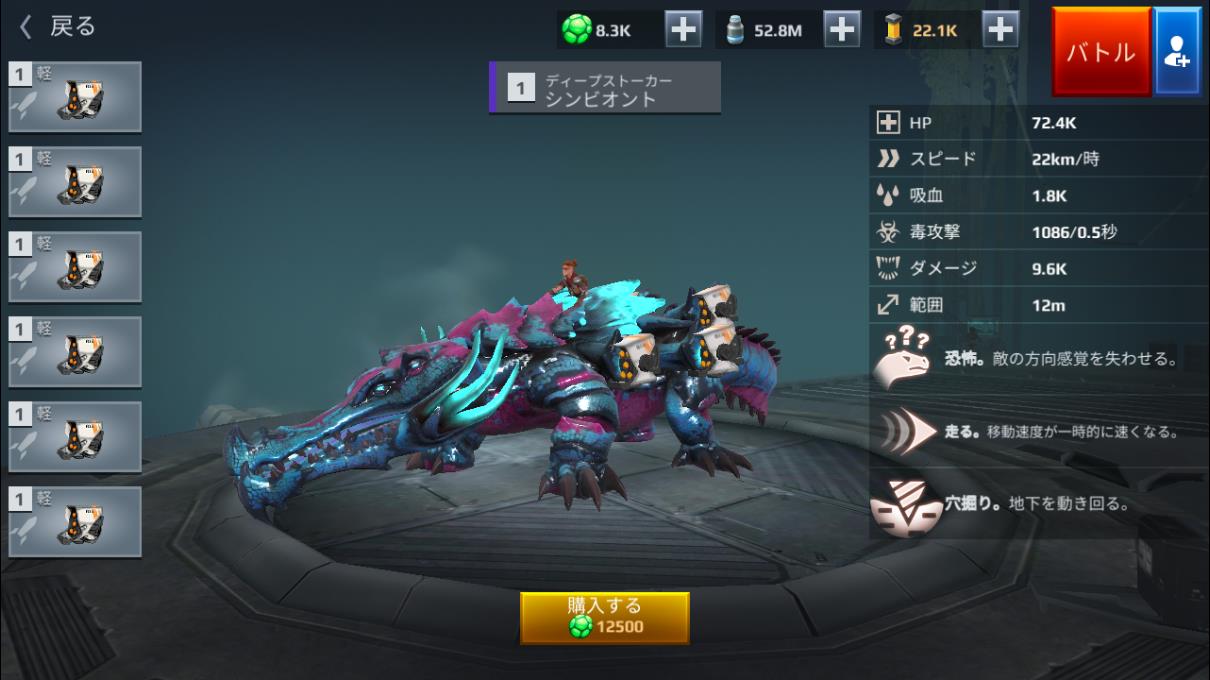Screen dimensions: 1210x680
Task: Purchase the dinosaur for 12500 gems
Action: [x=604, y=617]
